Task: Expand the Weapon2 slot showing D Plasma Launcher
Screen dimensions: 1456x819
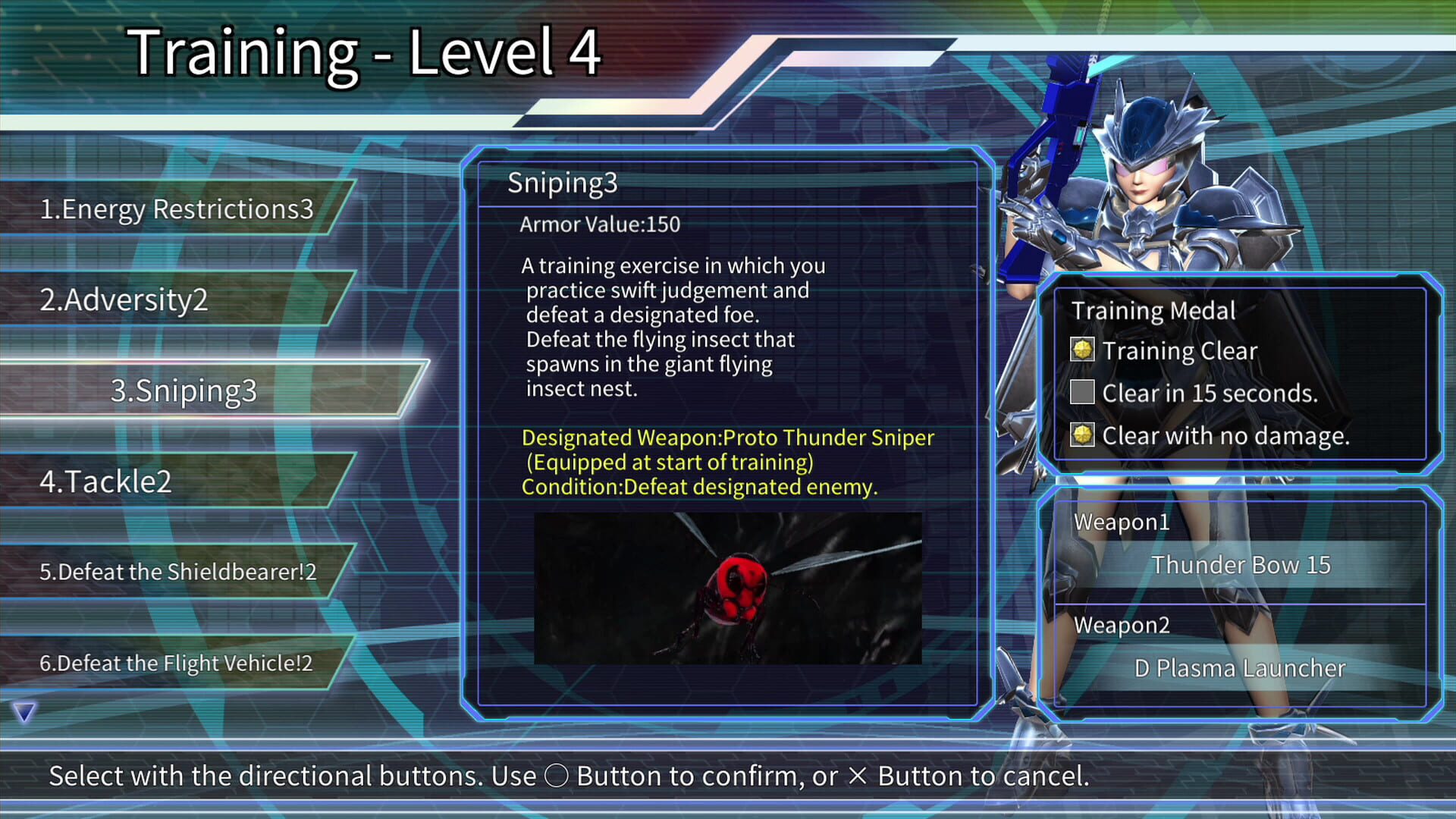Action: pos(1239,667)
